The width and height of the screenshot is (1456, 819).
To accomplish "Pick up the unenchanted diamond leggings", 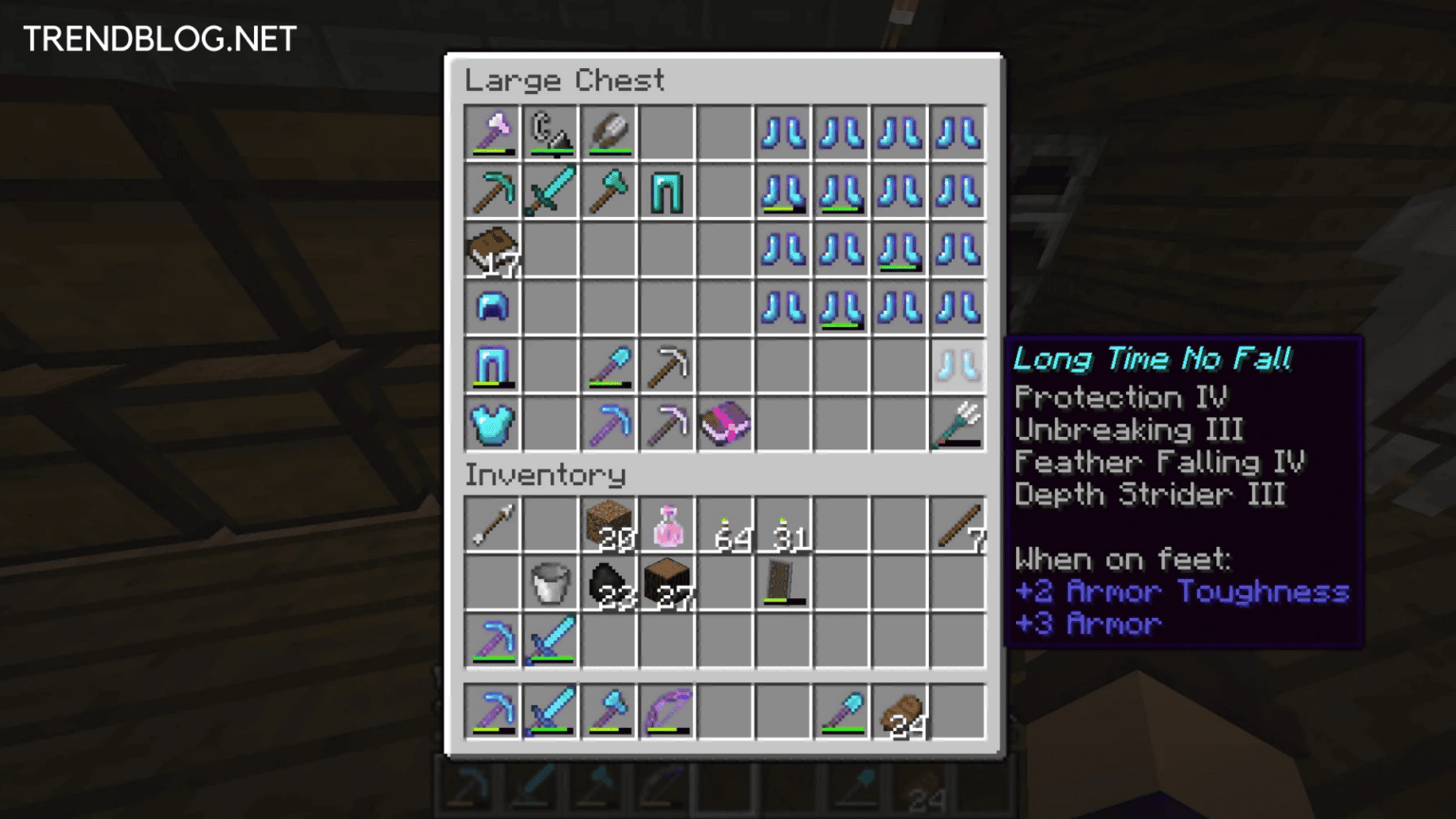I will coord(666,191).
